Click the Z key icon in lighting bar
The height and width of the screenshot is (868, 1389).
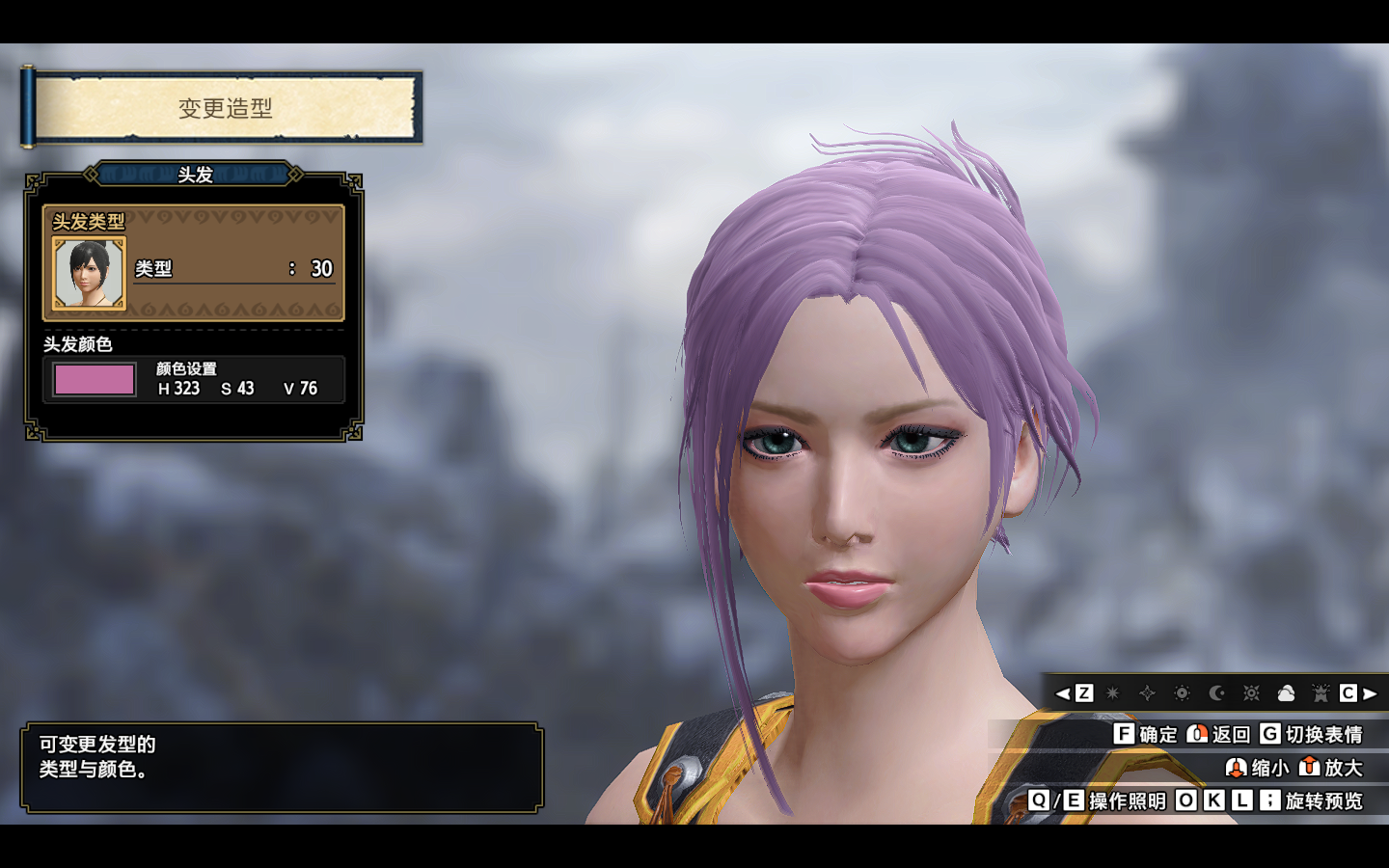pos(1084,692)
